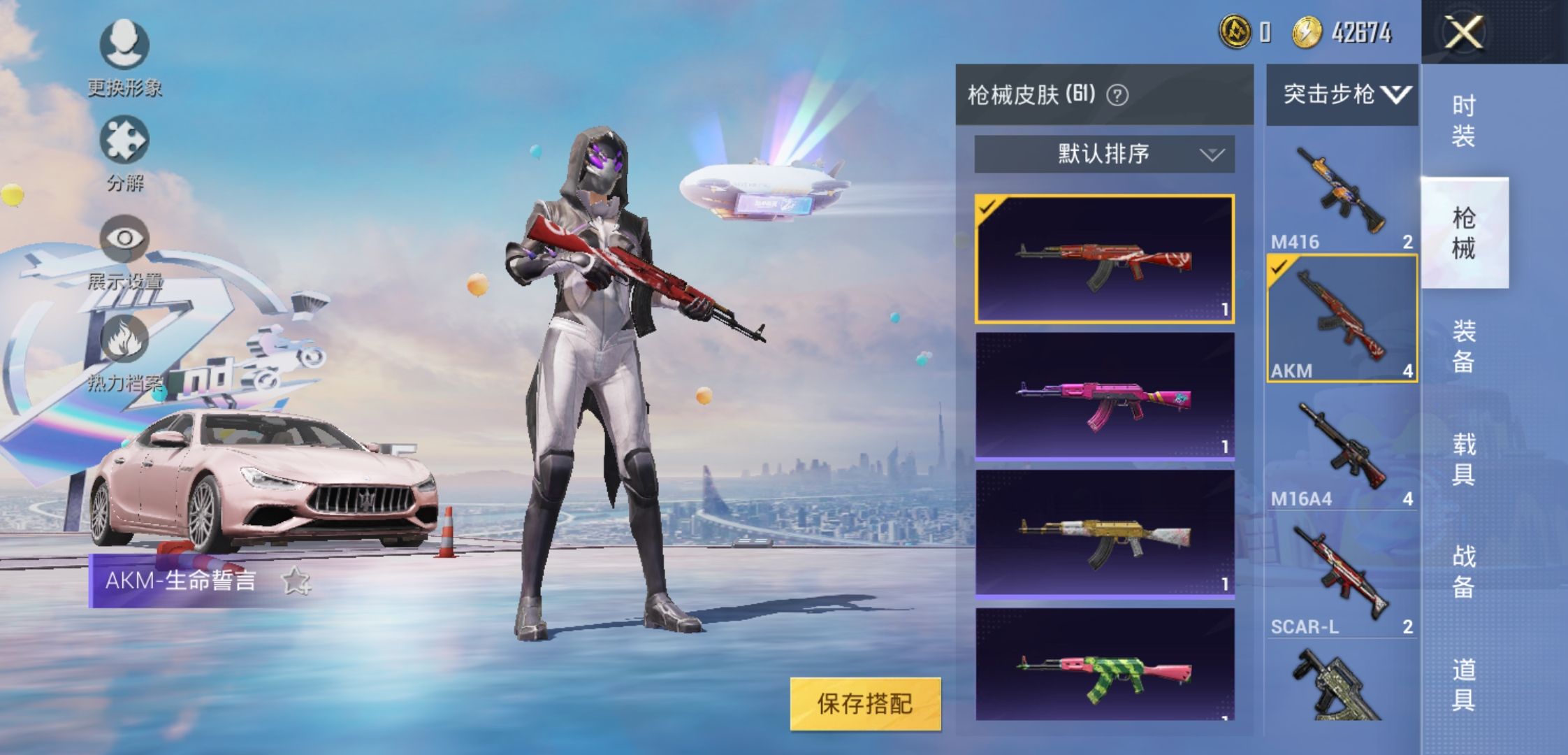Image resolution: width=1568 pixels, height=755 pixels.
Task: Choose the SCAR-L weapon entry
Action: (x=1342, y=578)
